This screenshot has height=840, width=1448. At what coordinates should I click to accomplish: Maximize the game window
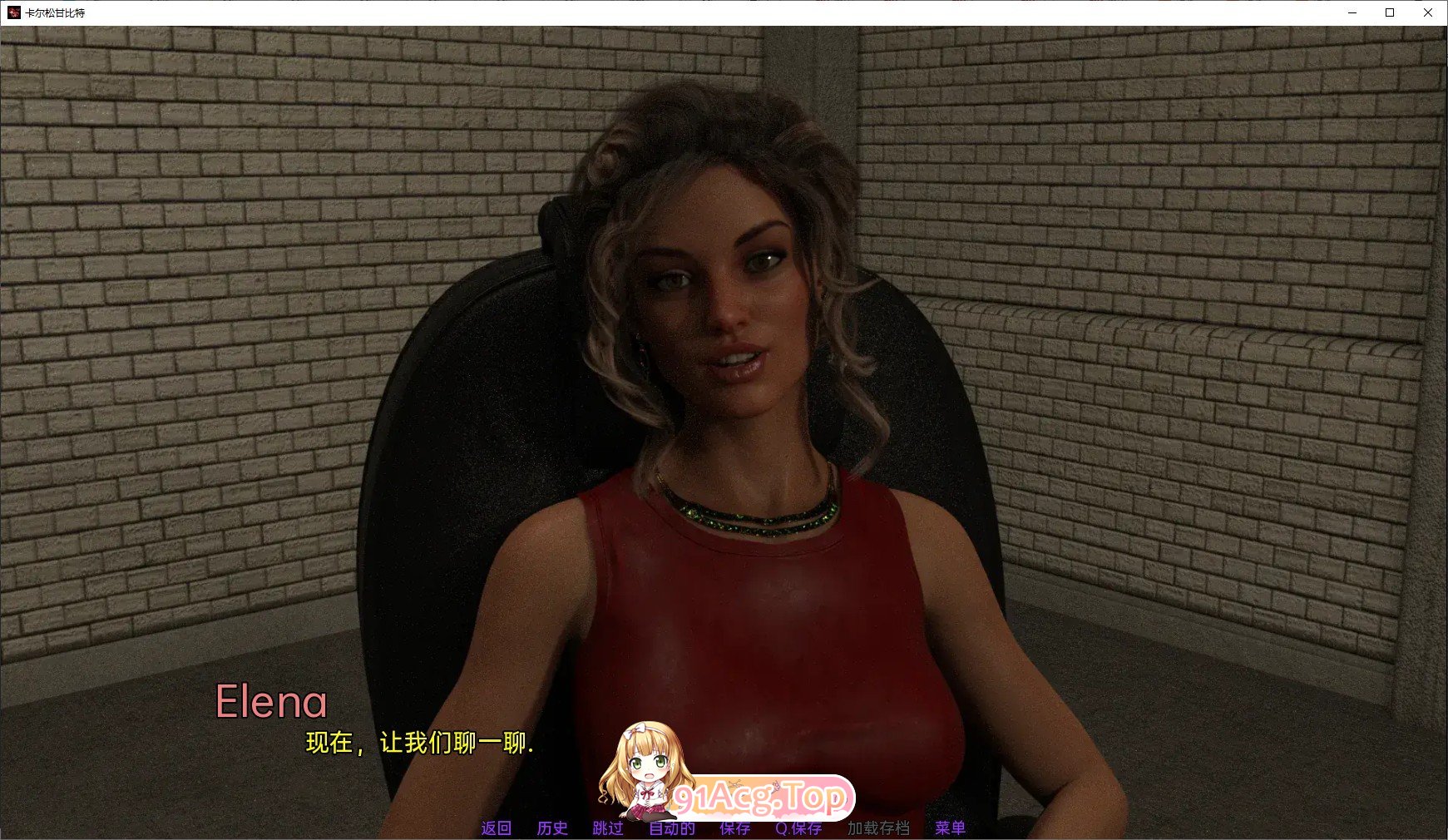tap(1389, 13)
